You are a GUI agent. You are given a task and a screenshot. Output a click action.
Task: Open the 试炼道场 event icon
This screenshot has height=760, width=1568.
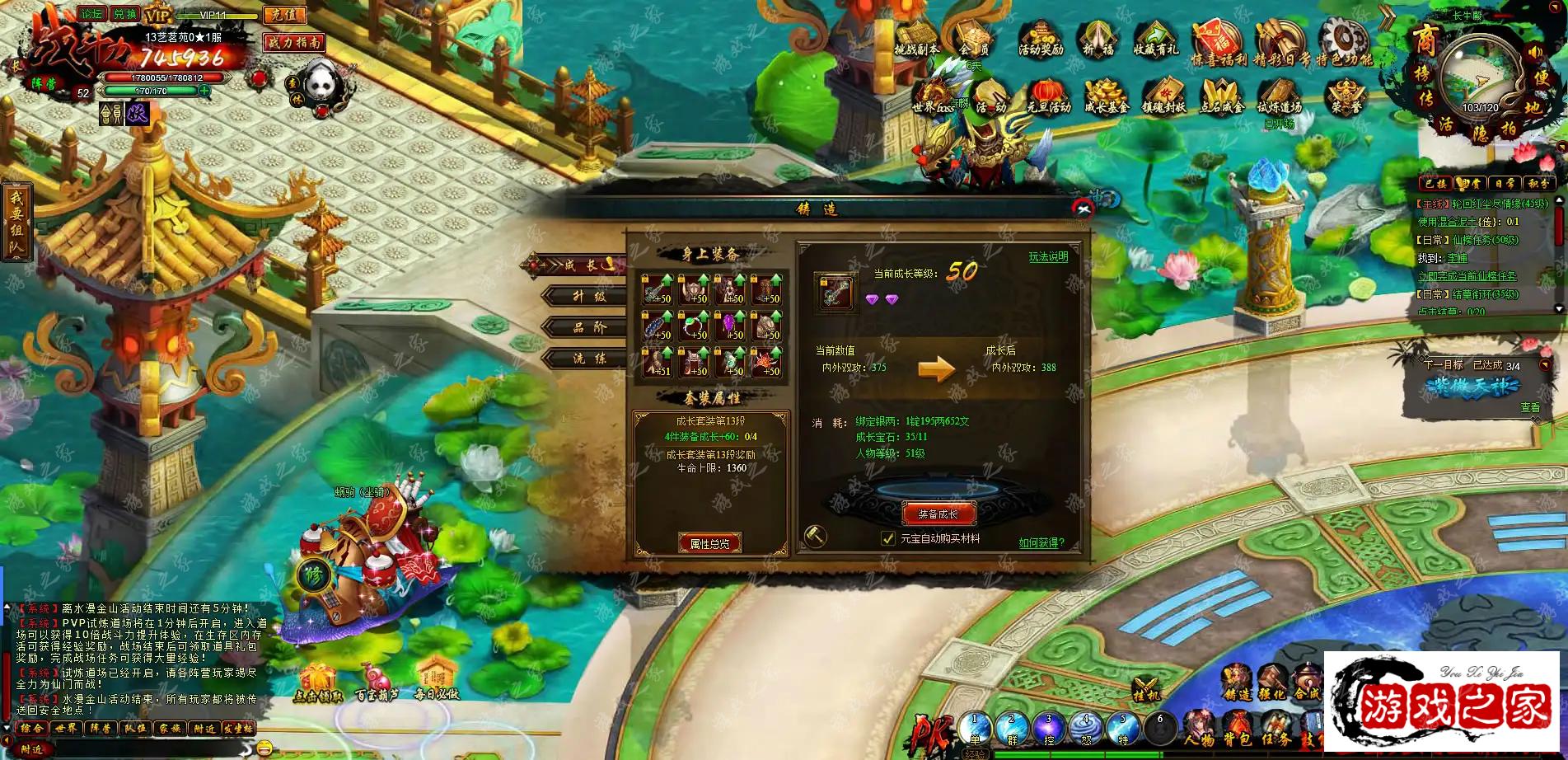(1278, 97)
